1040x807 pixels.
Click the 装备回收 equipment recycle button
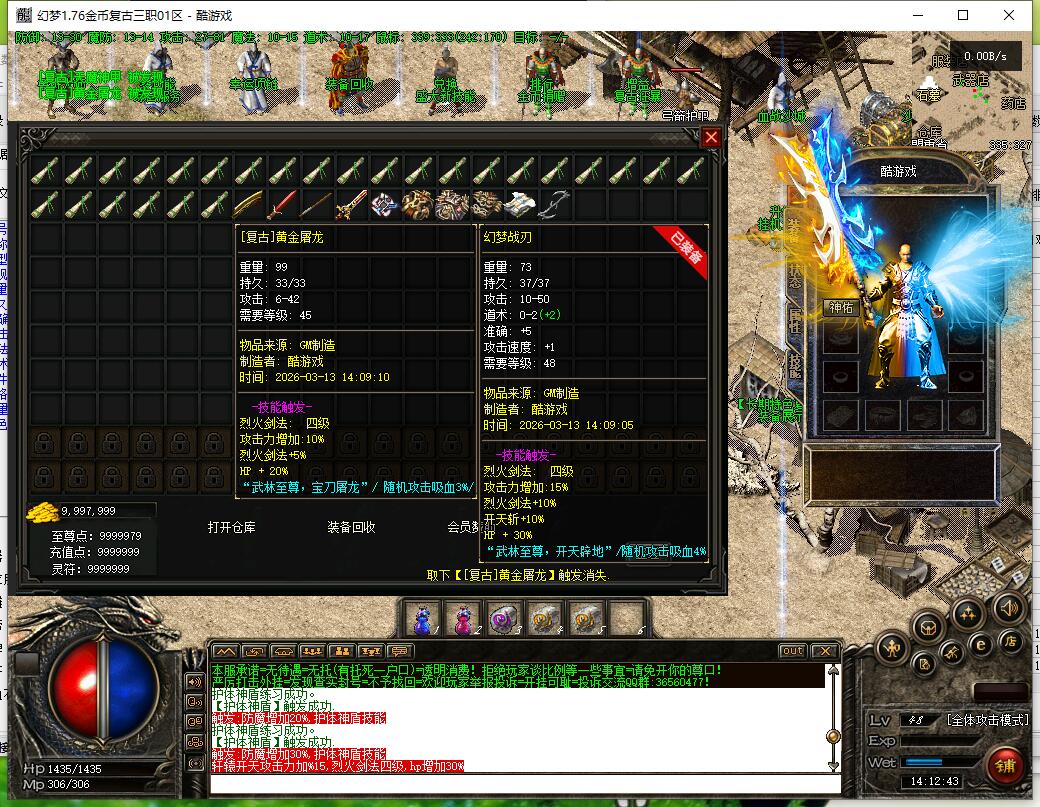click(x=352, y=527)
